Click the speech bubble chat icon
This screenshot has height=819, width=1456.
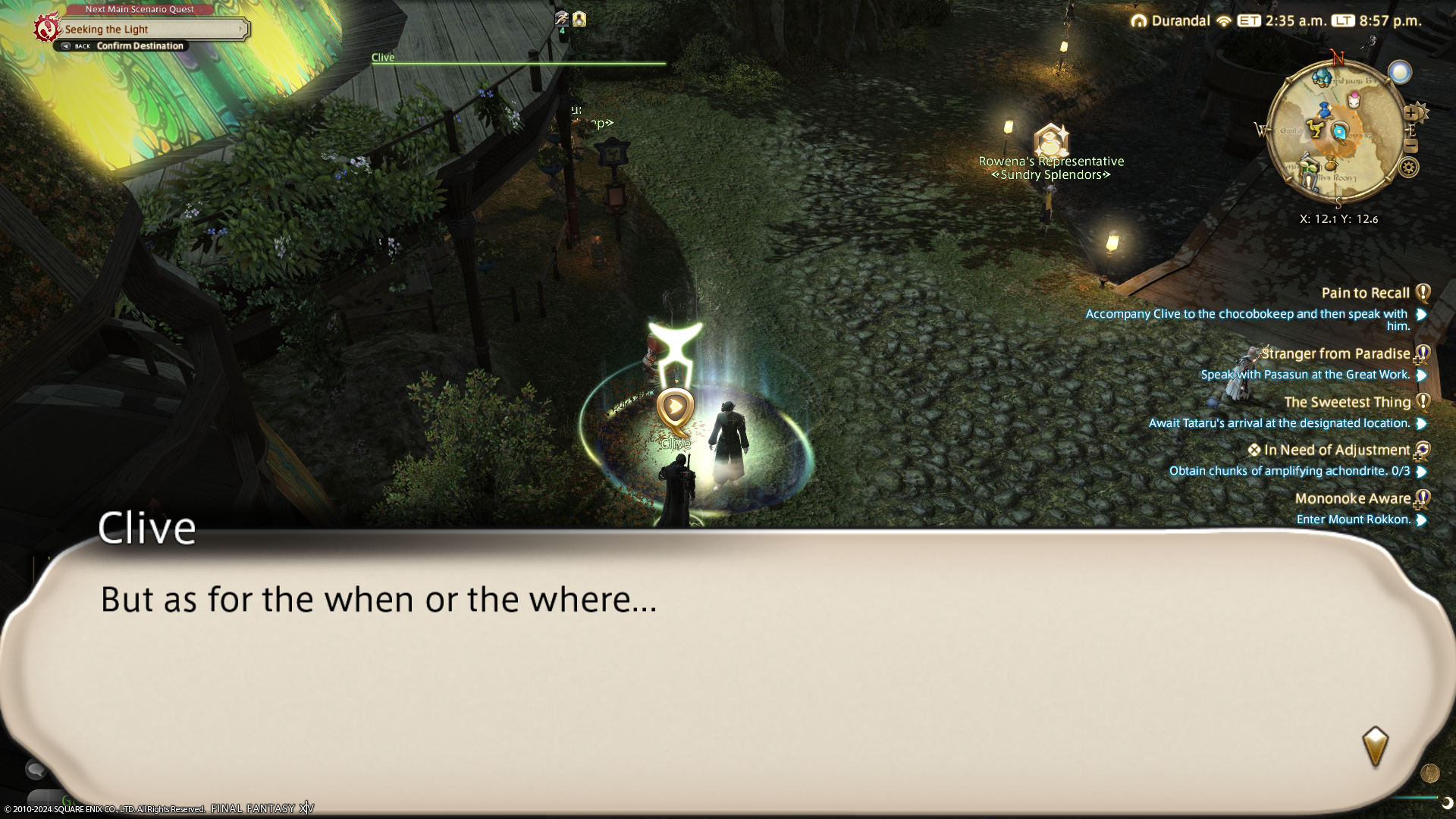(x=35, y=770)
